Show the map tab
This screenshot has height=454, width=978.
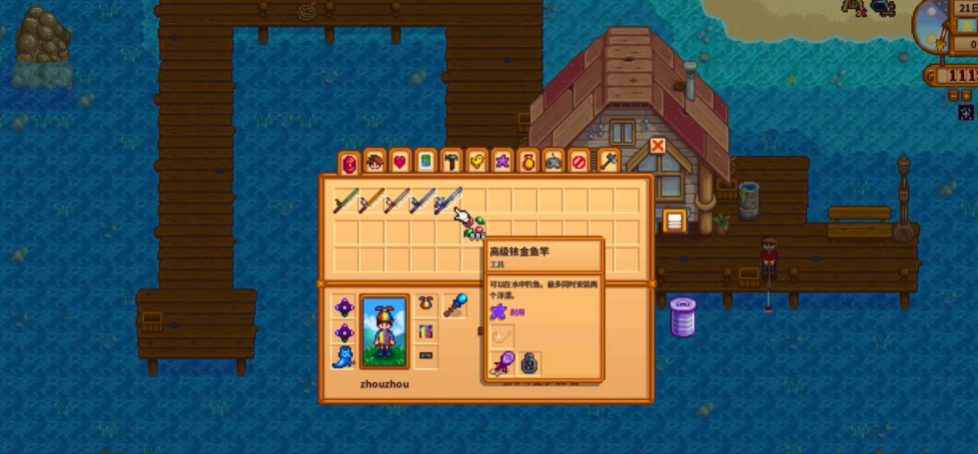[426, 161]
